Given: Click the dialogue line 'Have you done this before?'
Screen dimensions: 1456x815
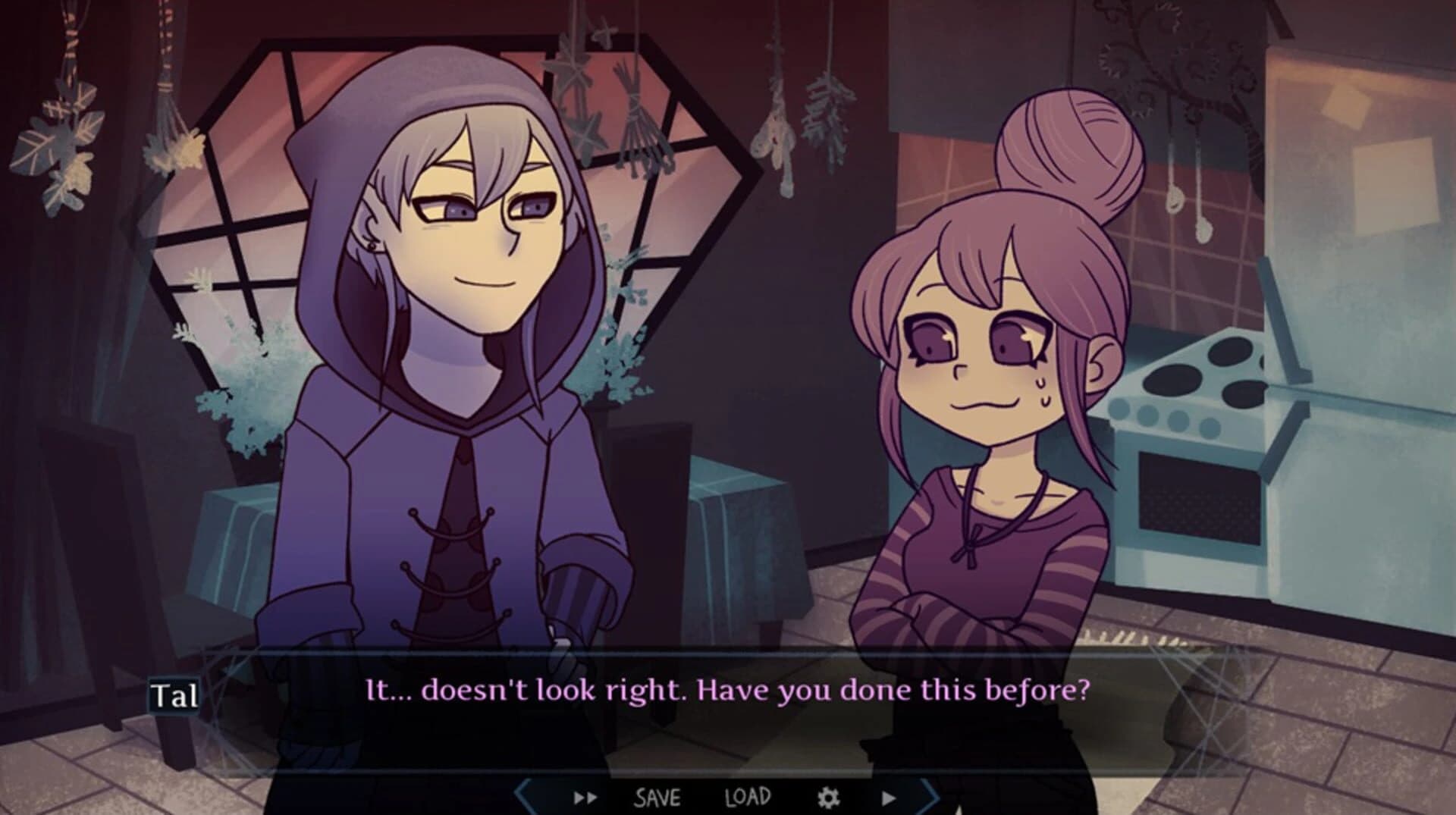Looking at the screenshot, I should coord(895,691).
